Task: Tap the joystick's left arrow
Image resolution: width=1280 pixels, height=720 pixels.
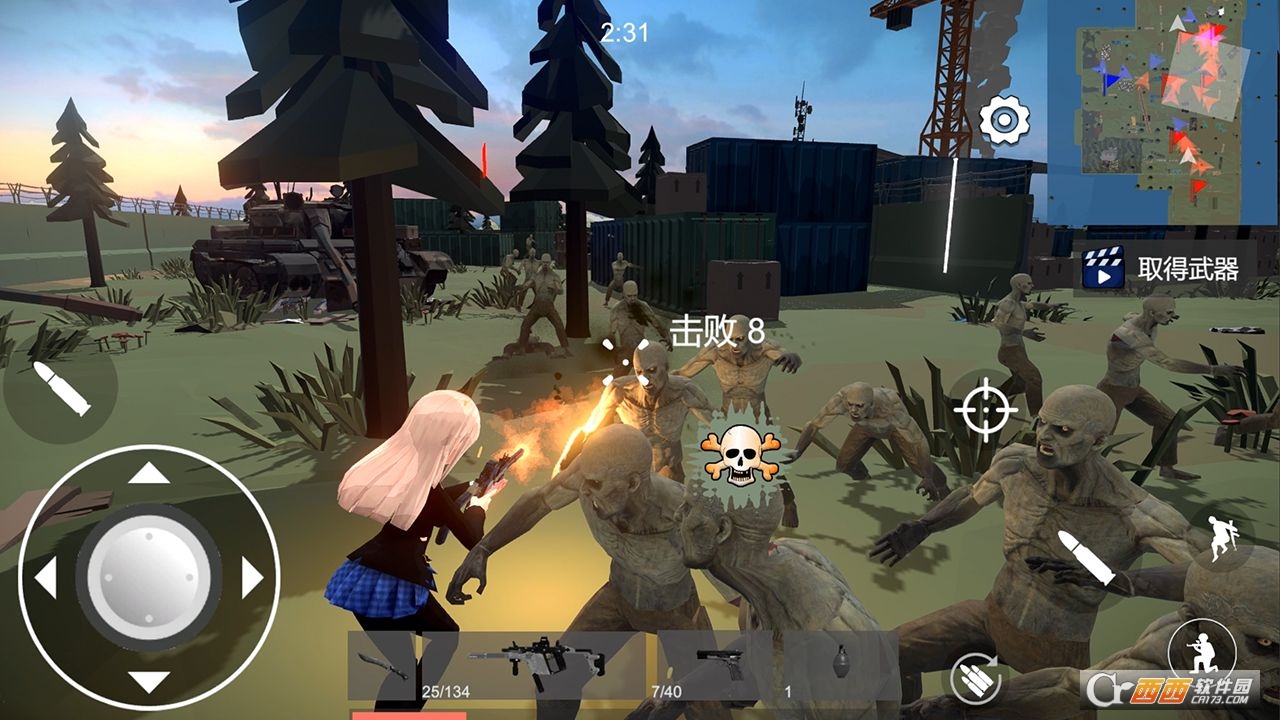Action: pos(45,578)
